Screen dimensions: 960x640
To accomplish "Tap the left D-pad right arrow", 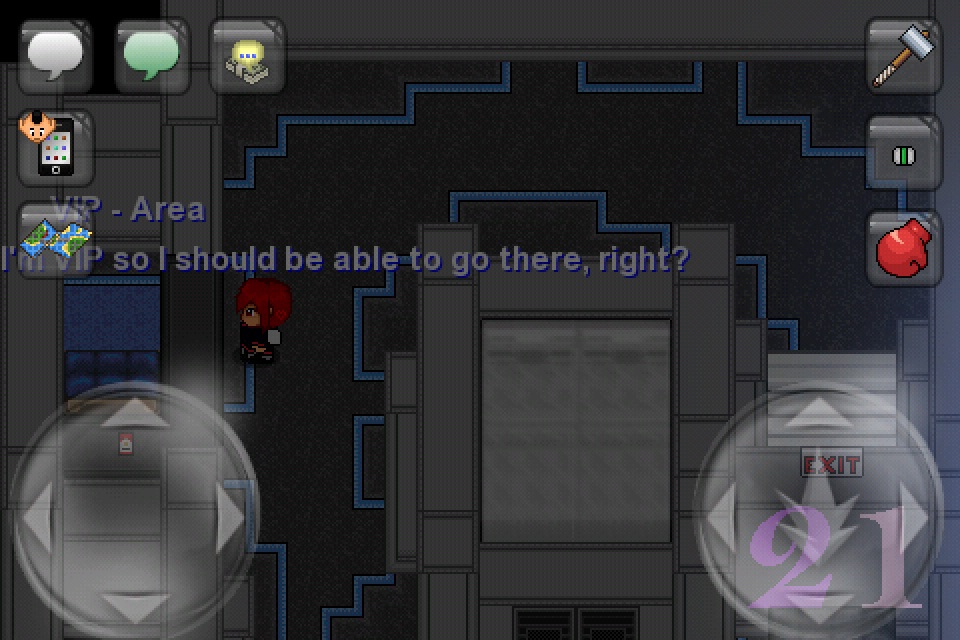I will (x=230, y=516).
